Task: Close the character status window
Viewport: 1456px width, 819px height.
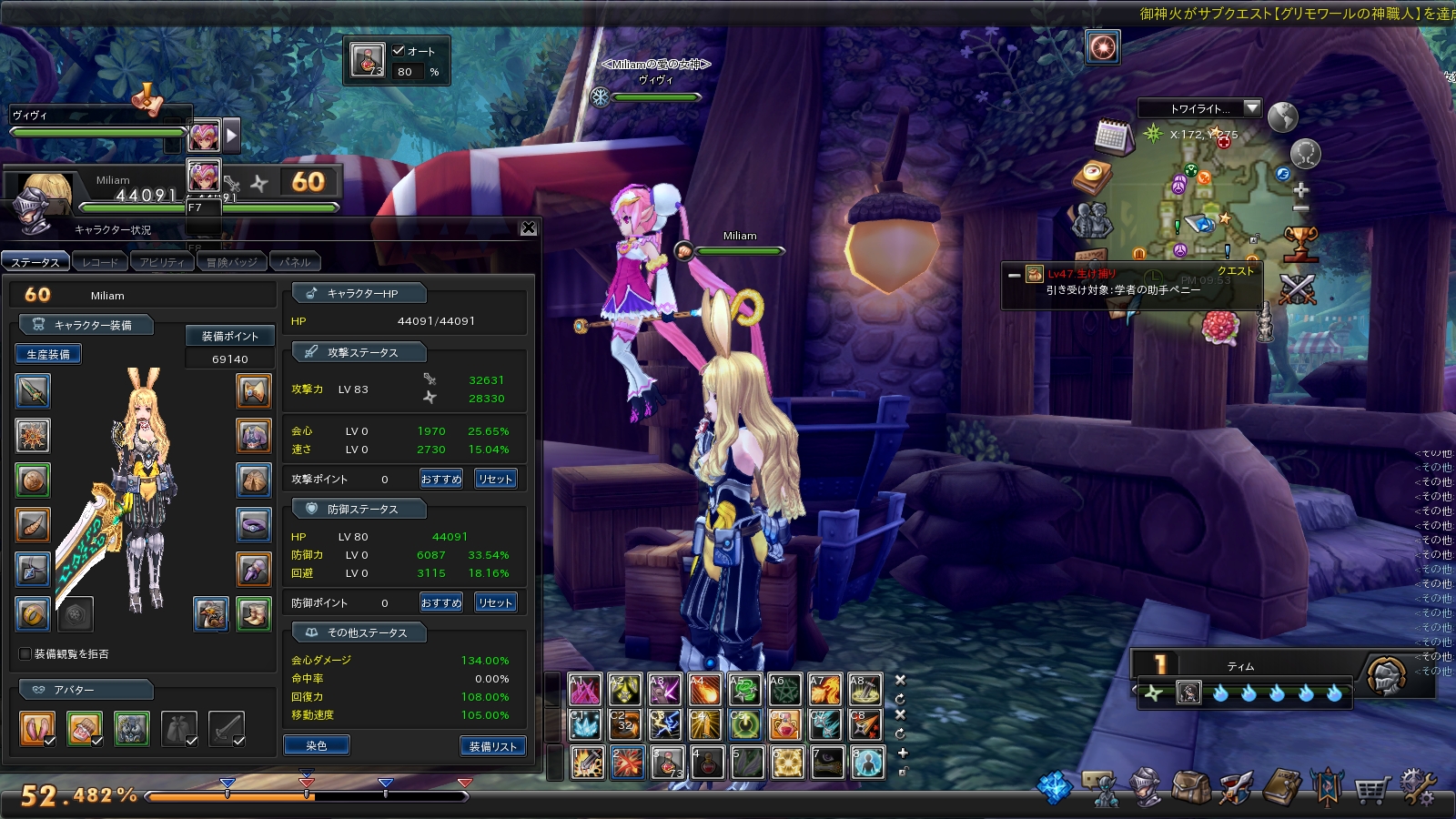Action: click(529, 228)
